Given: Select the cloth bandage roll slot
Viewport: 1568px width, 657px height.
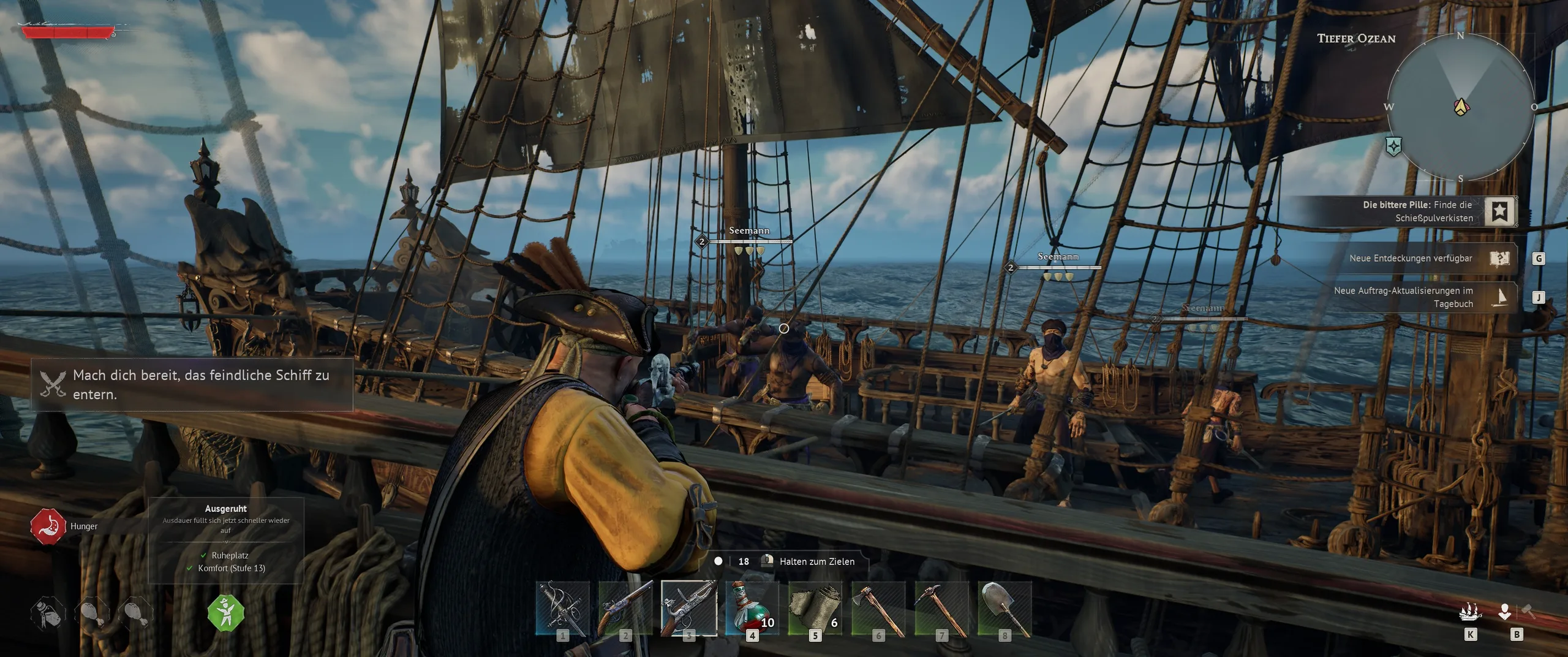Looking at the screenshot, I should [x=815, y=608].
